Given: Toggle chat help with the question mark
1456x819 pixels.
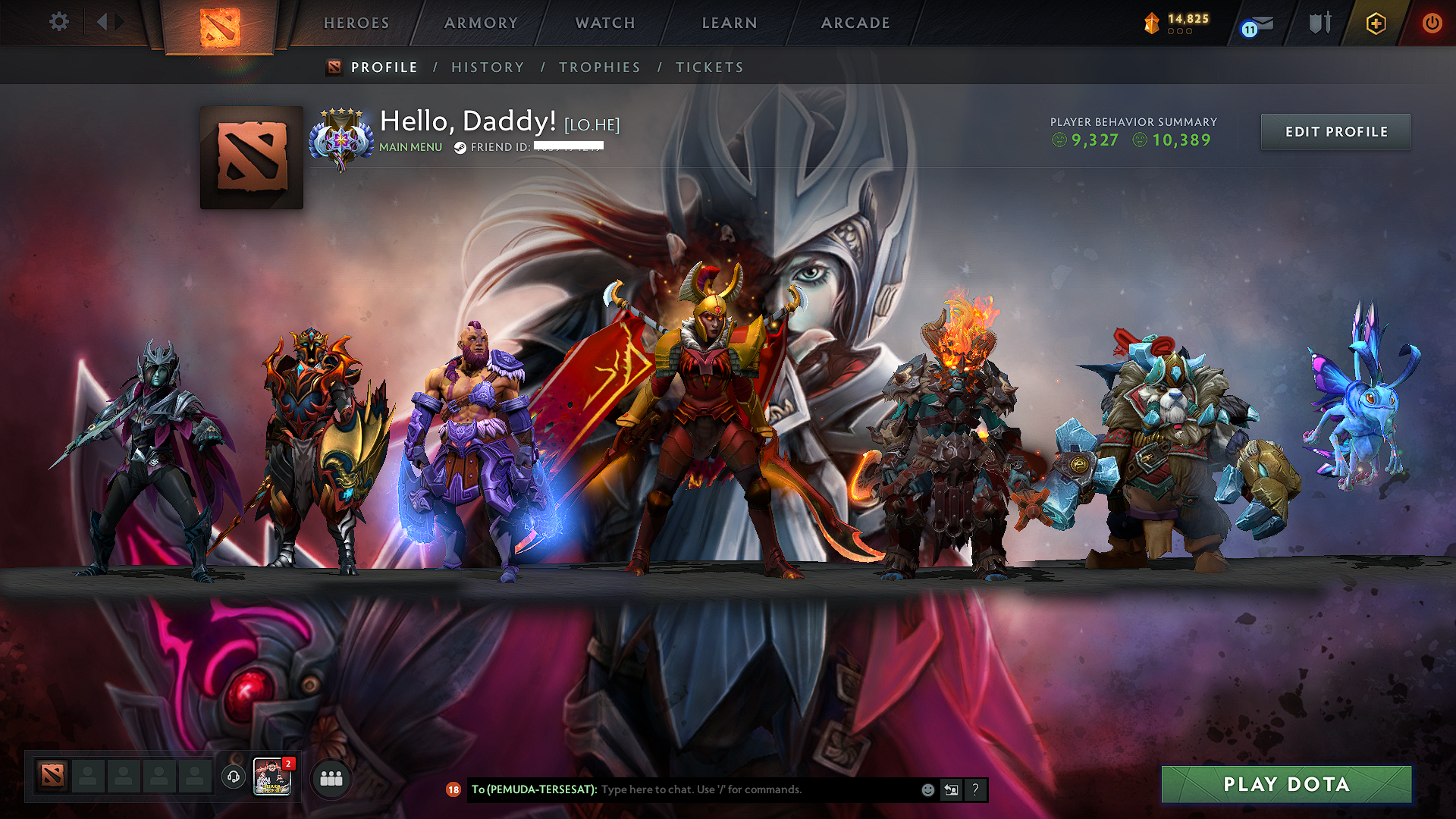Looking at the screenshot, I should [x=974, y=789].
